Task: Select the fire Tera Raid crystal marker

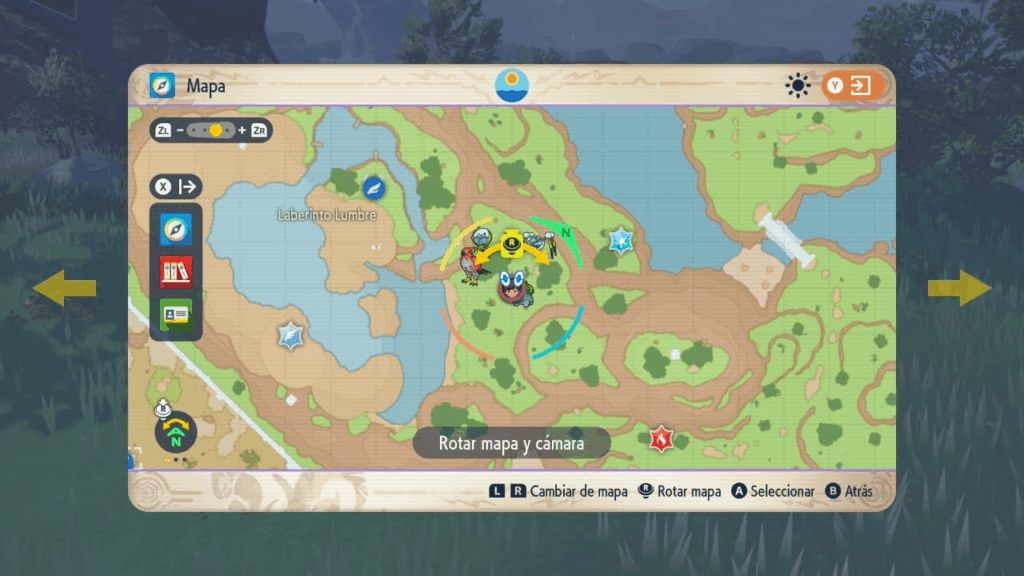Action: (660, 438)
